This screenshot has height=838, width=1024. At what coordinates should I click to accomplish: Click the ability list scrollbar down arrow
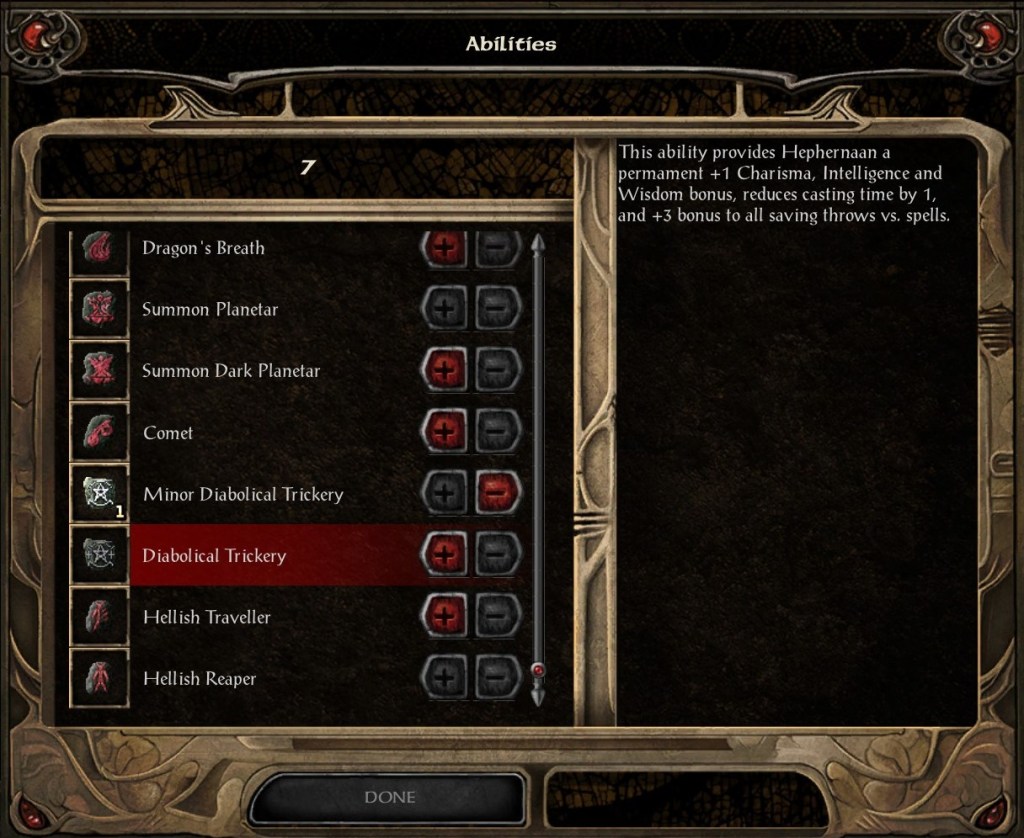pyautogui.click(x=538, y=694)
